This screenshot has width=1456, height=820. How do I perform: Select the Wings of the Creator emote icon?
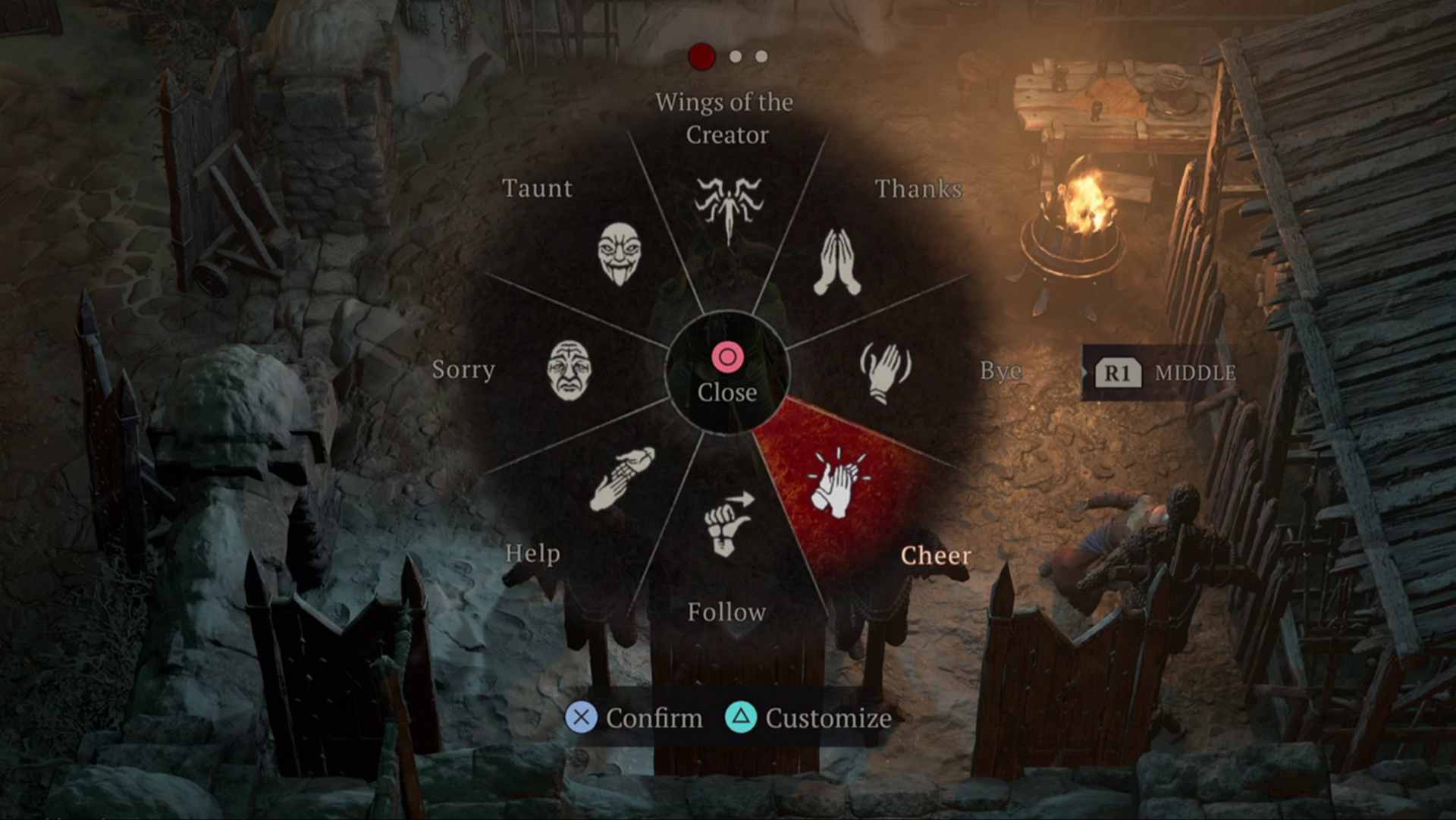729,210
